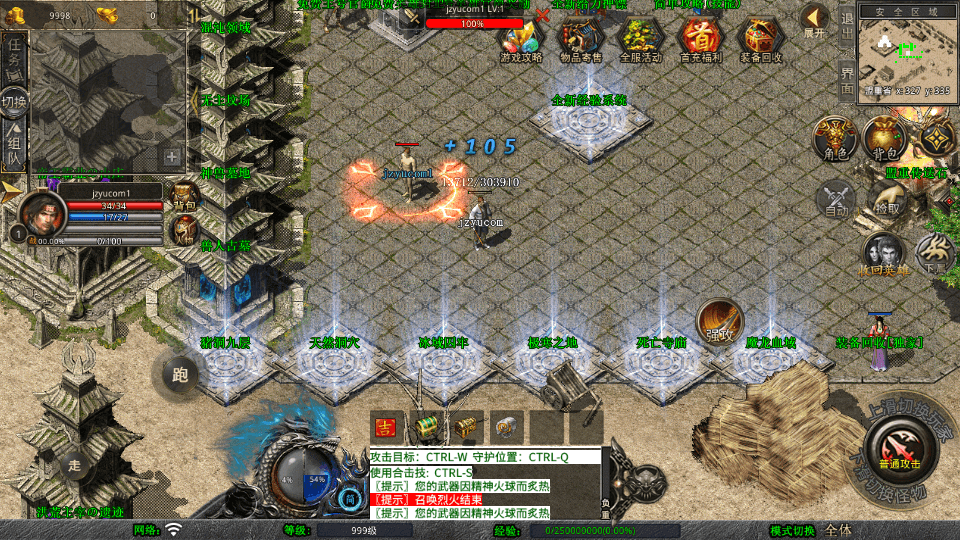Viewport: 960px width, 540px height.
Task: Open the 组队 team tab
Action: [x=15, y=146]
